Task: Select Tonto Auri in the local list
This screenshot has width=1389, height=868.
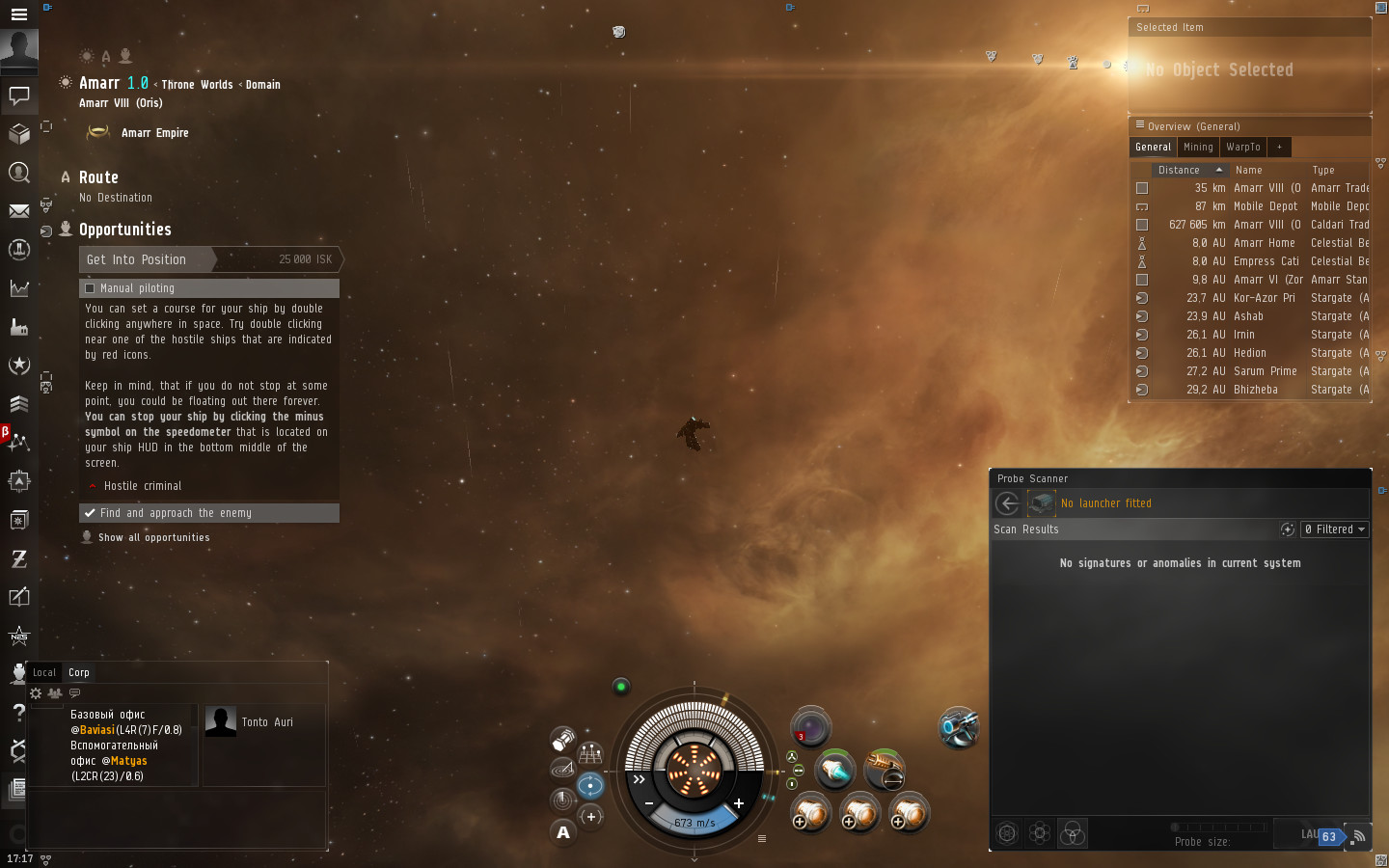Action: click(267, 722)
